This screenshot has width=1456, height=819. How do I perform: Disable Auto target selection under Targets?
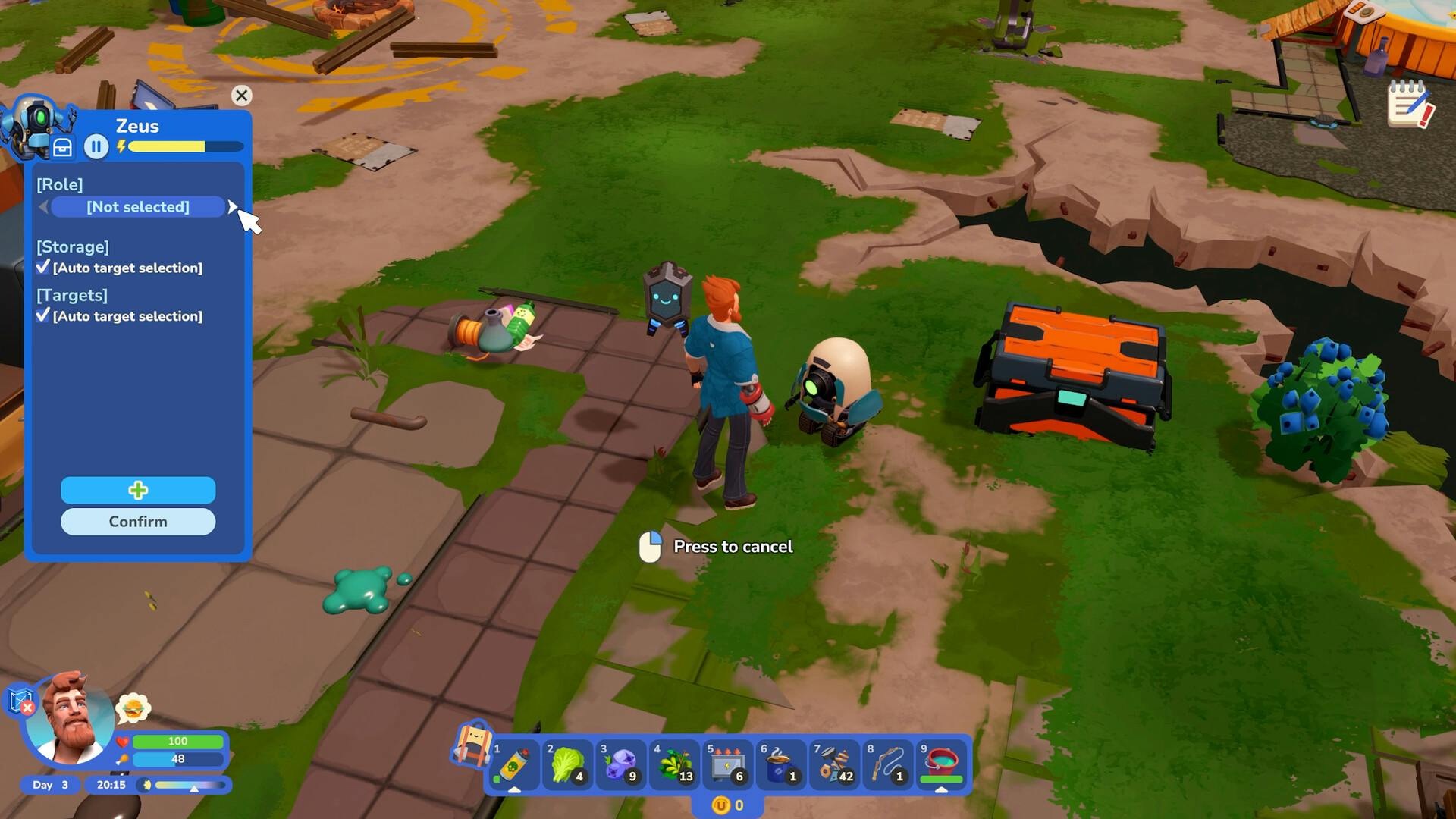click(x=44, y=316)
